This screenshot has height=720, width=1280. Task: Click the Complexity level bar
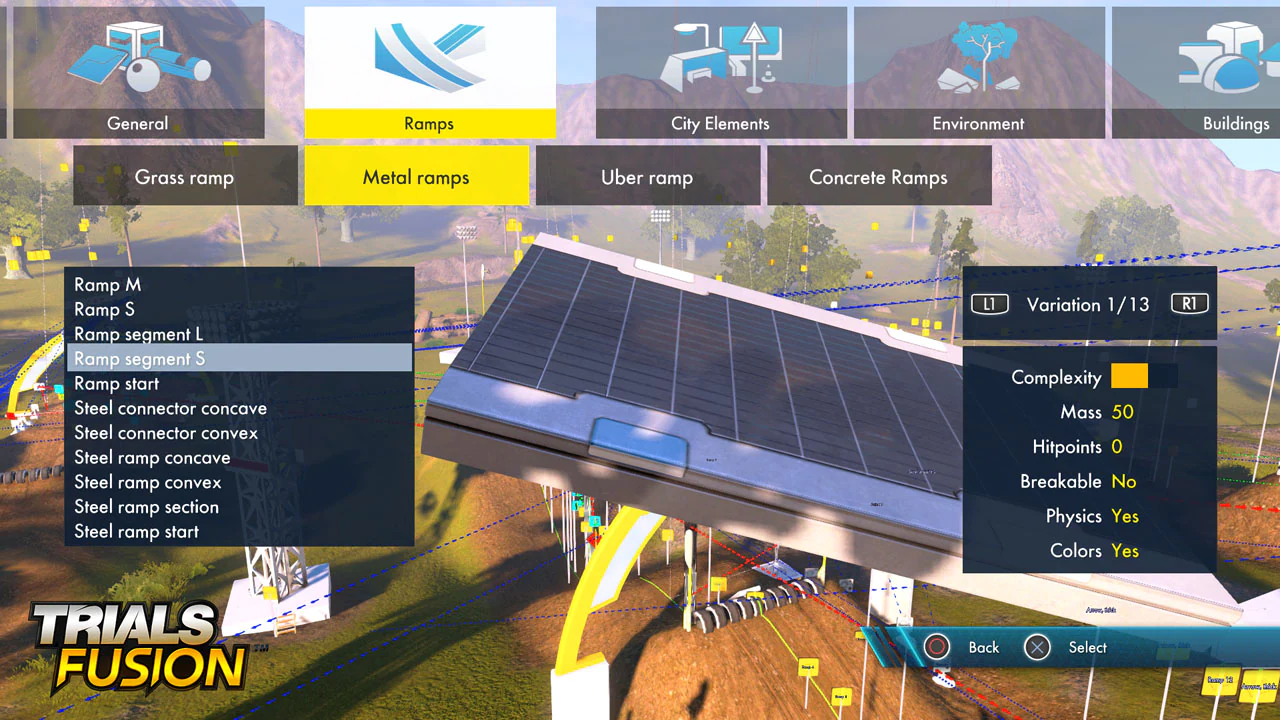click(1129, 376)
